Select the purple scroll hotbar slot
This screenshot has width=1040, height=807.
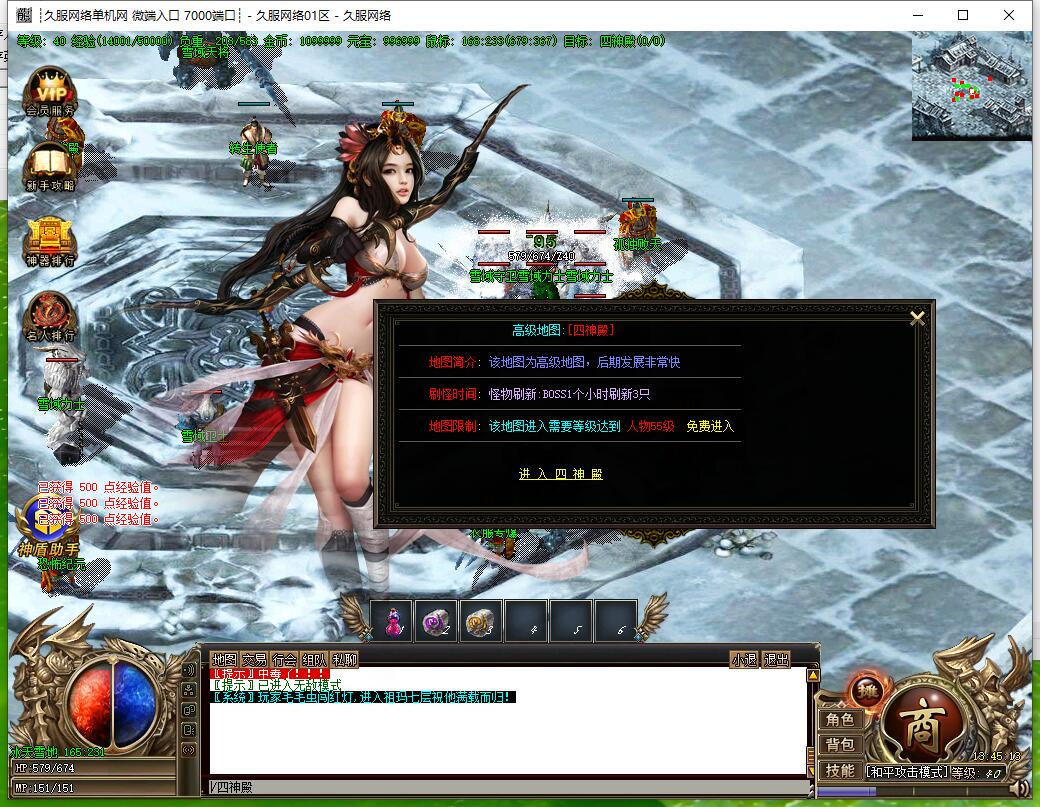436,622
